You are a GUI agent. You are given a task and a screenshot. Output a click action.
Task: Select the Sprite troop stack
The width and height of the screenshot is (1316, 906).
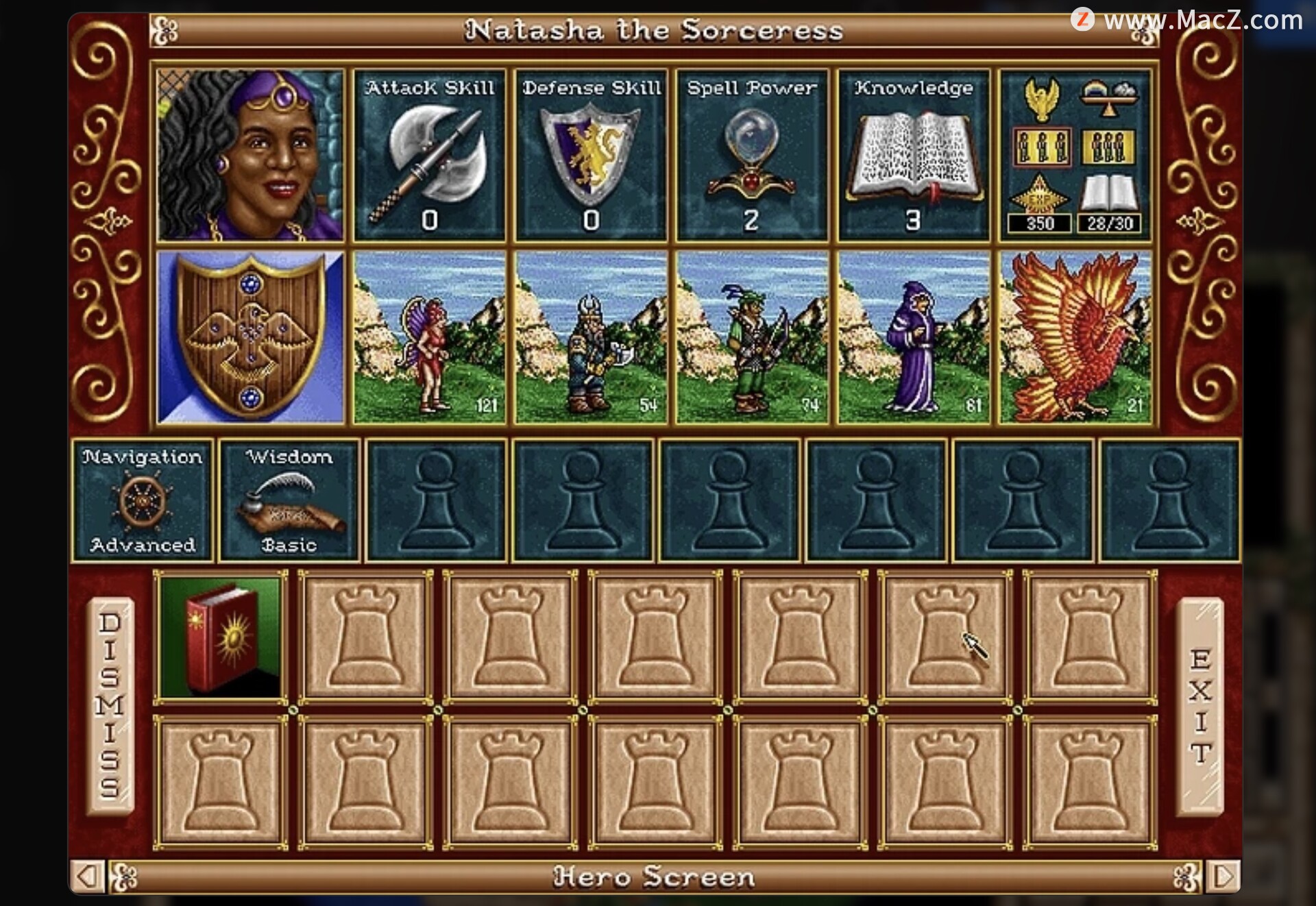pos(430,337)
